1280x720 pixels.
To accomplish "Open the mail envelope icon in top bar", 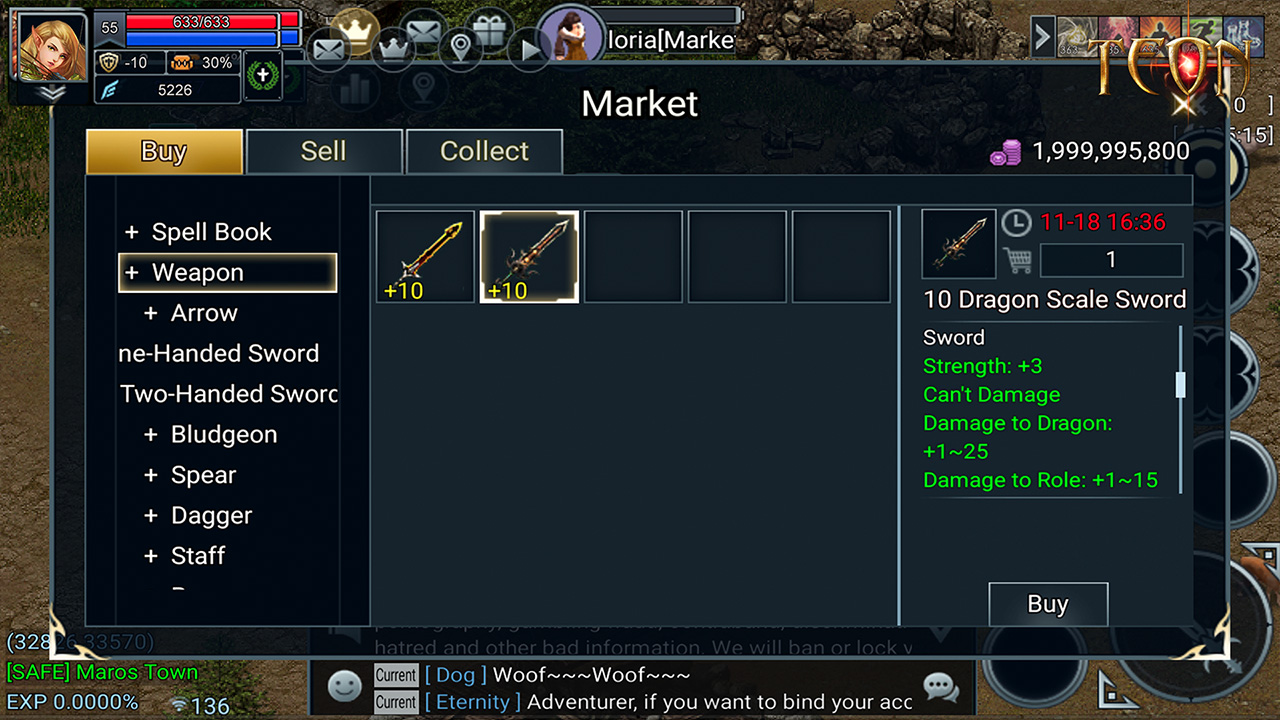I will tap(329, 49).
